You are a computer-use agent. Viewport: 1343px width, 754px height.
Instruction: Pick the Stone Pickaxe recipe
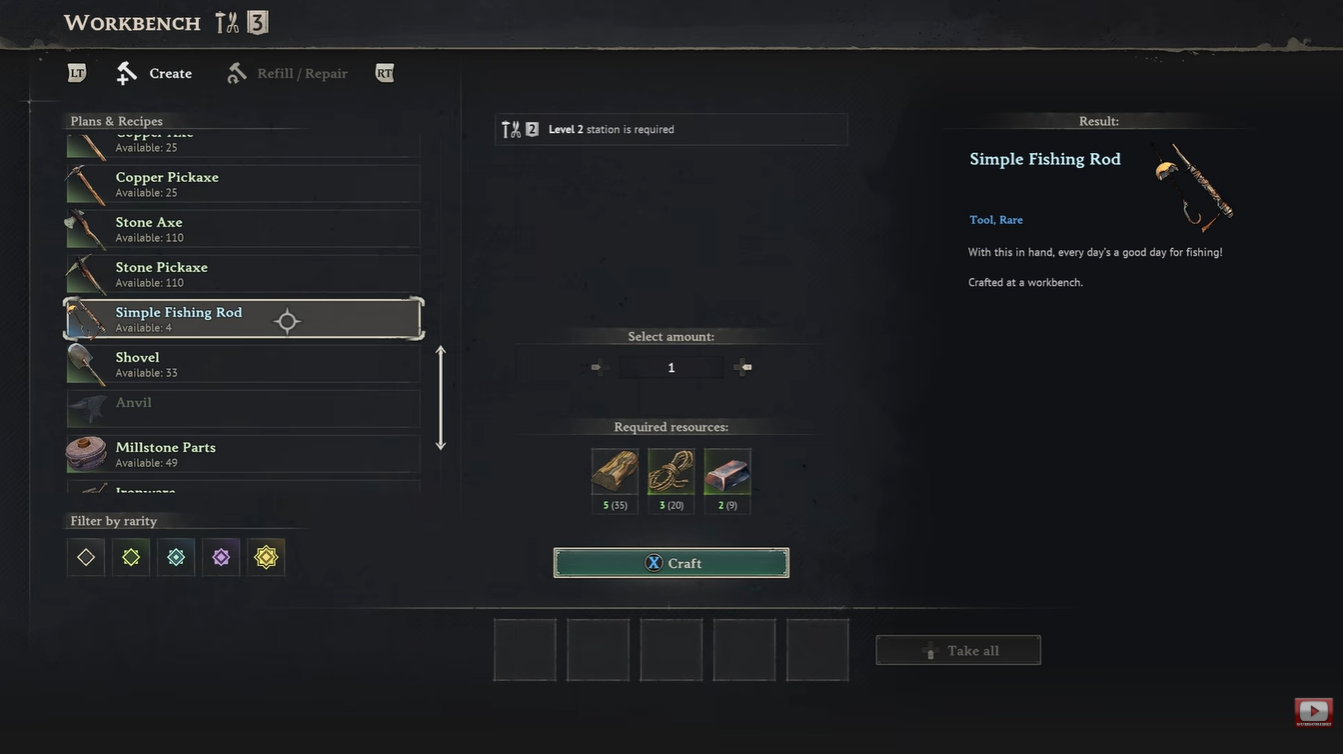click(x=243, y=274)
